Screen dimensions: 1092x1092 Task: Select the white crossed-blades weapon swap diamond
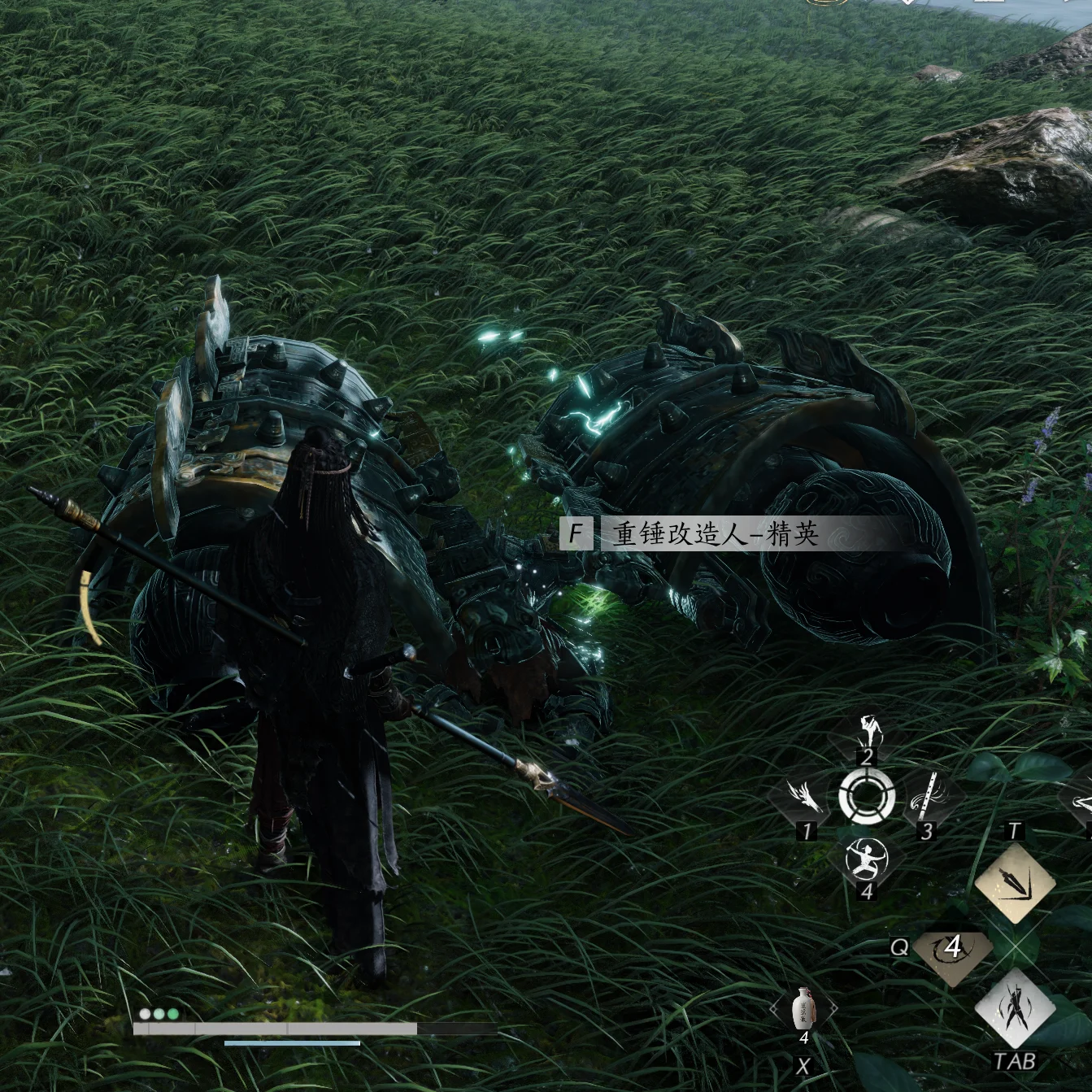(x=1014, y=1010)
